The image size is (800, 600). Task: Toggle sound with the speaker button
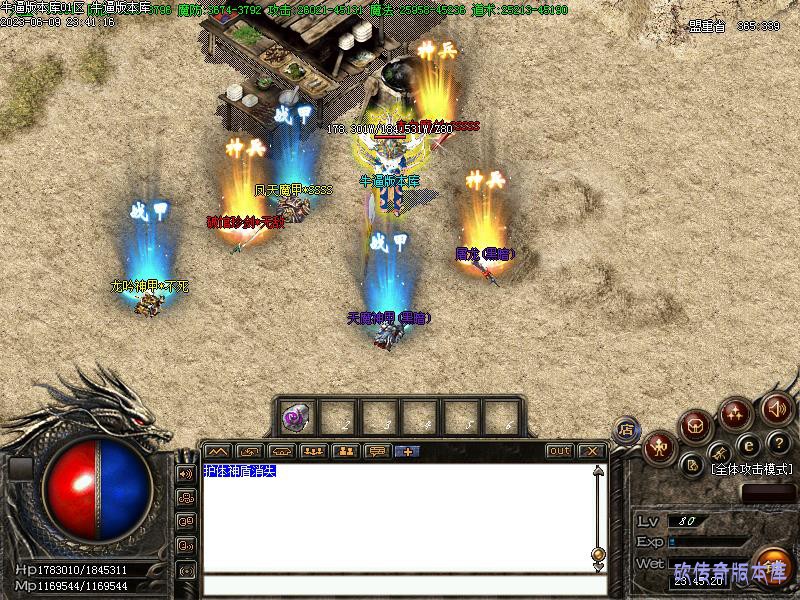pyautogui.click(x=776, y=408)
